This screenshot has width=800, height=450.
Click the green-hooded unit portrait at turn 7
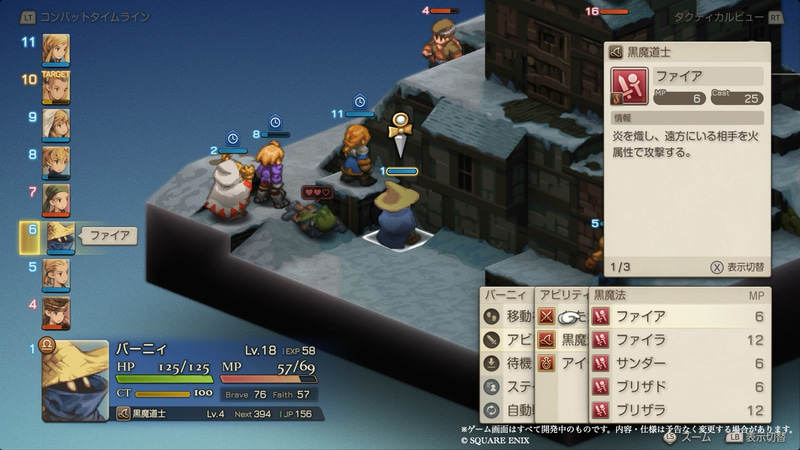(56, 198)
